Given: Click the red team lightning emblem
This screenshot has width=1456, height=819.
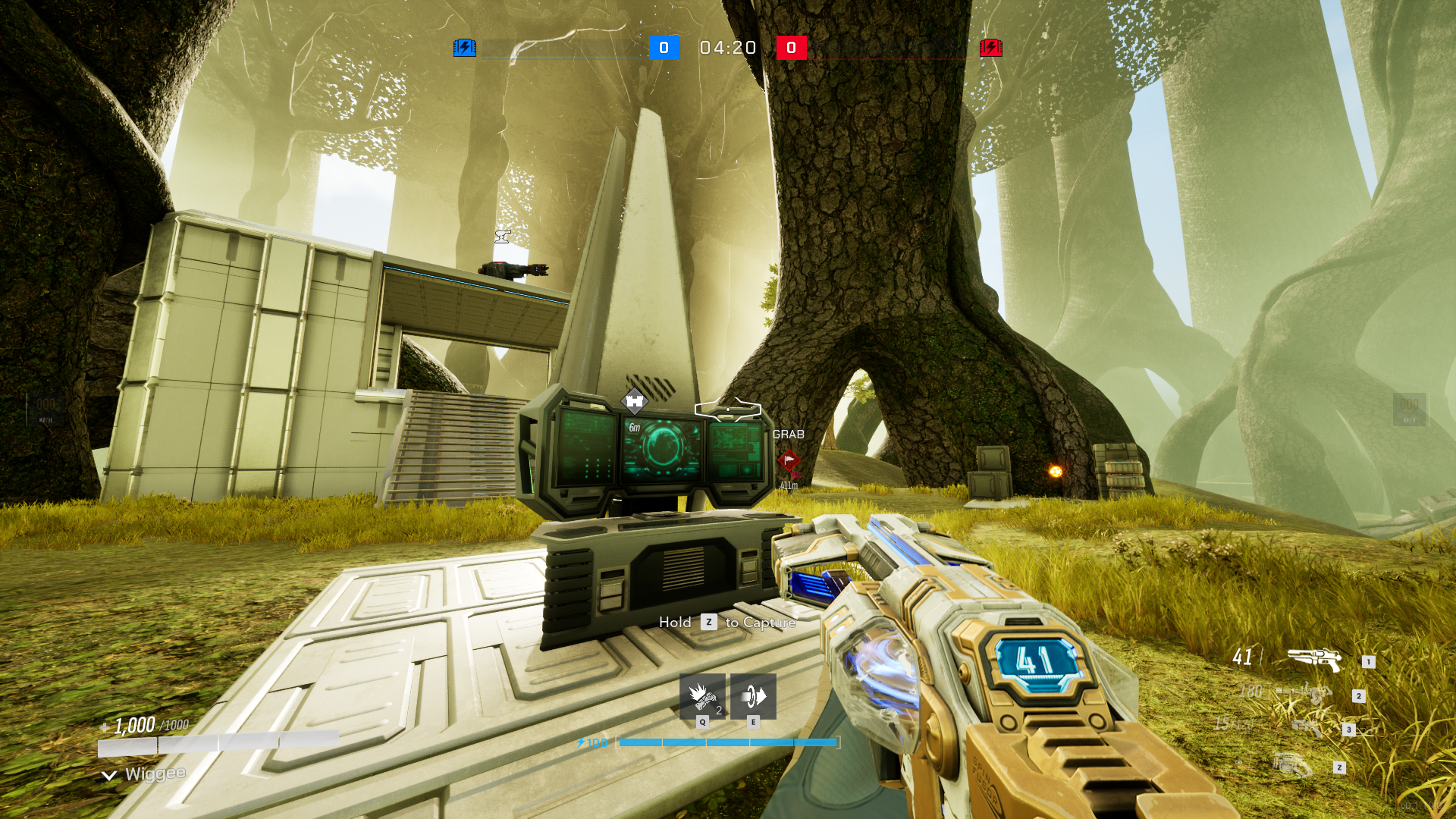Looking at the screenshot, I should pyautogui.click(x=990, y=48).
